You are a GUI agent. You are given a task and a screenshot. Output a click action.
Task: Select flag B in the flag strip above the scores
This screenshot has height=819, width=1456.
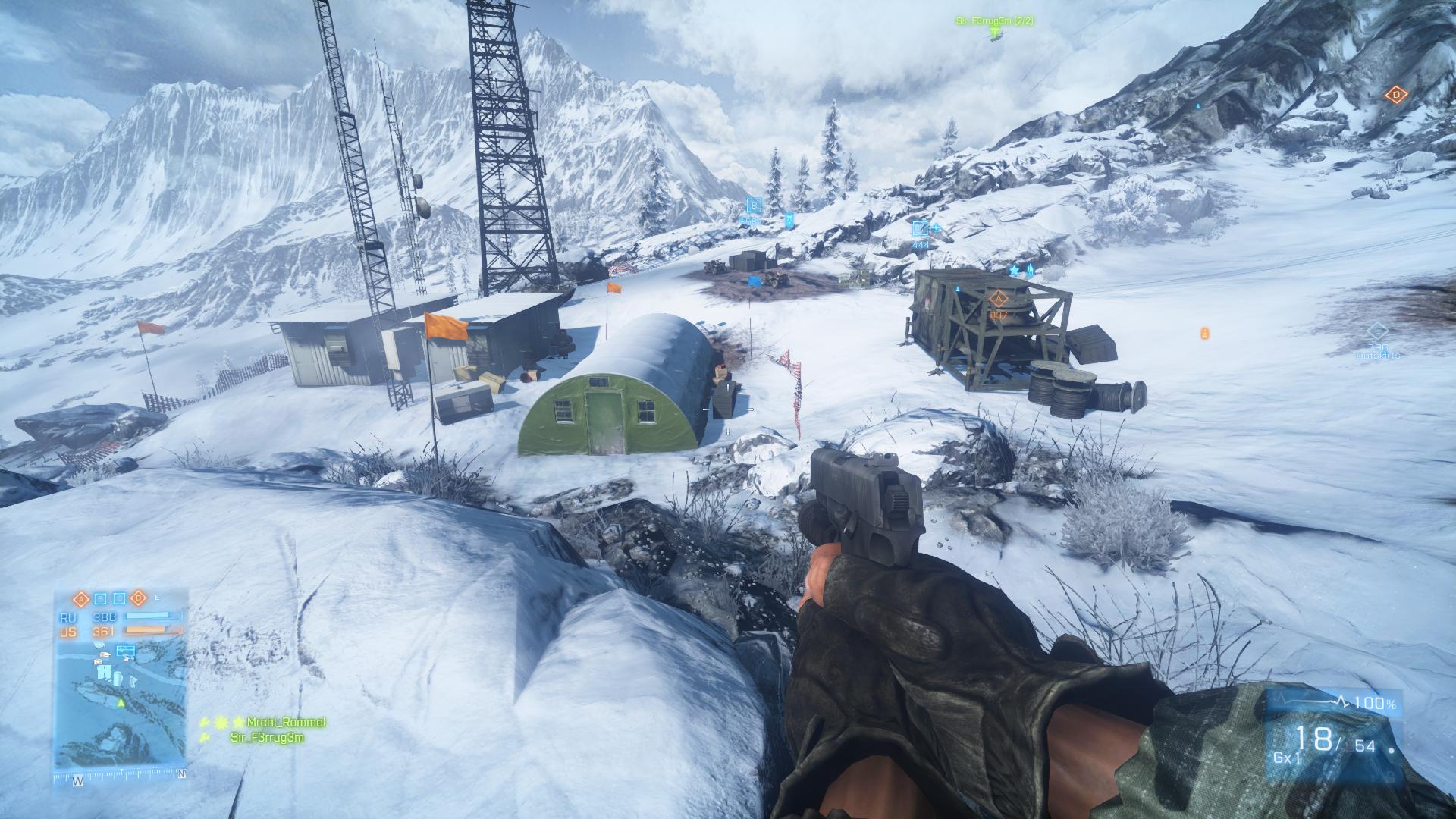99,598
